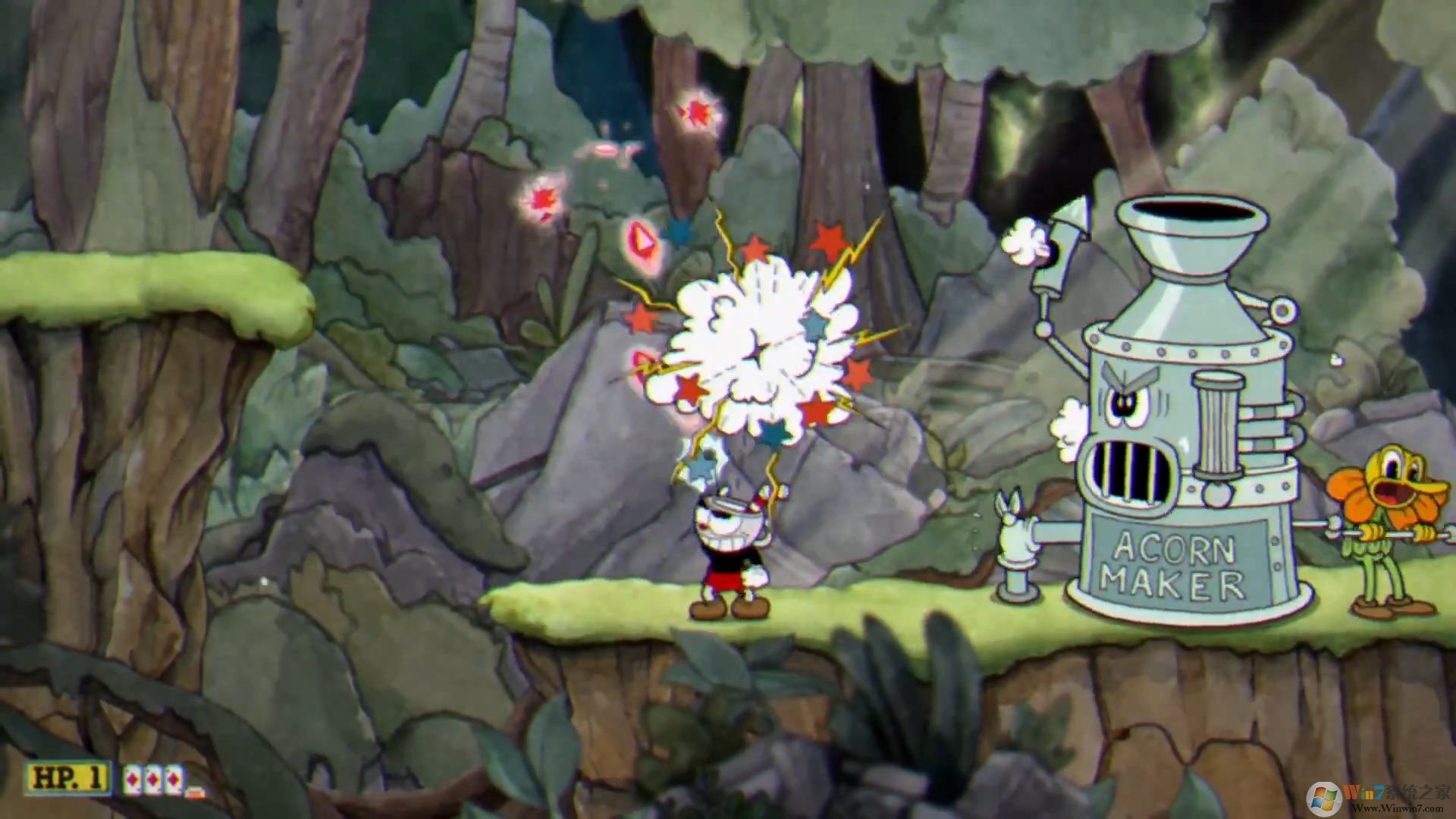Image resolution: width=1456 pixels, height=819 pixels.
Task: Select the second diamond card icon
Action: point(152,779)
